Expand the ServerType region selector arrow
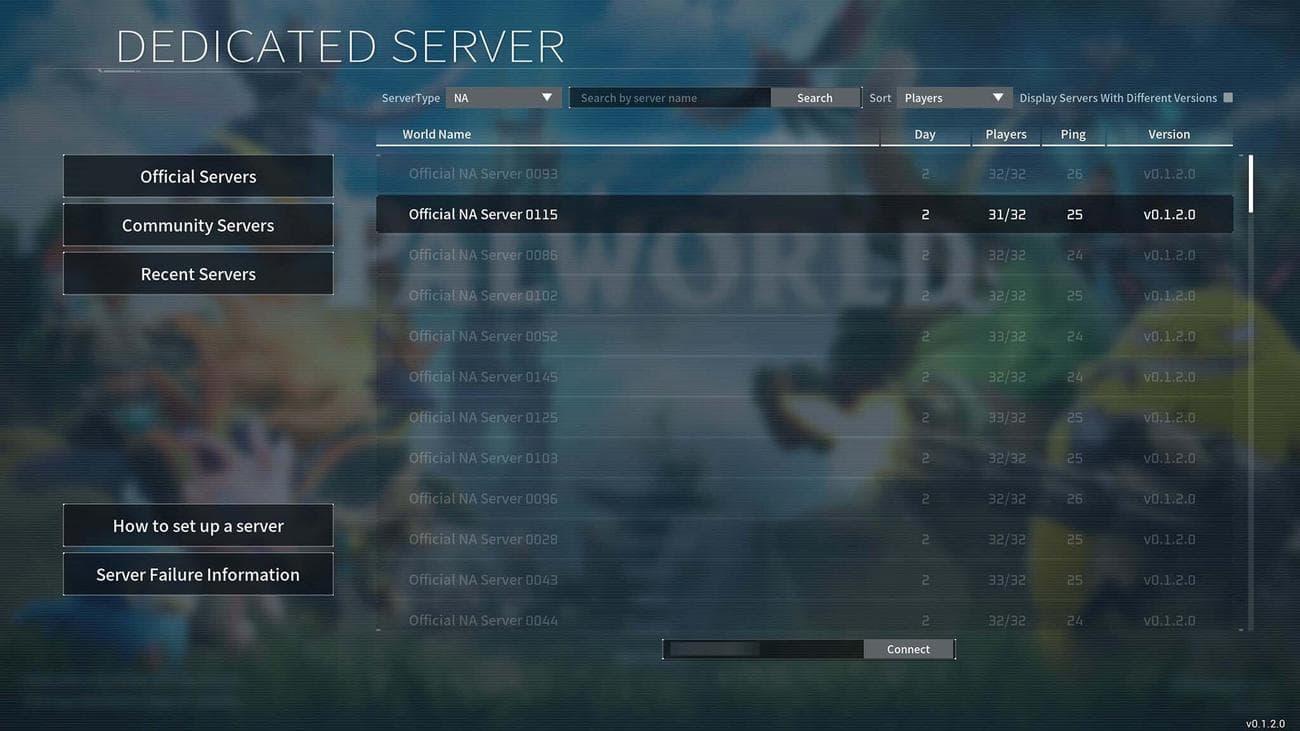This screenshot has width=1300, height=731. (546, 97)
